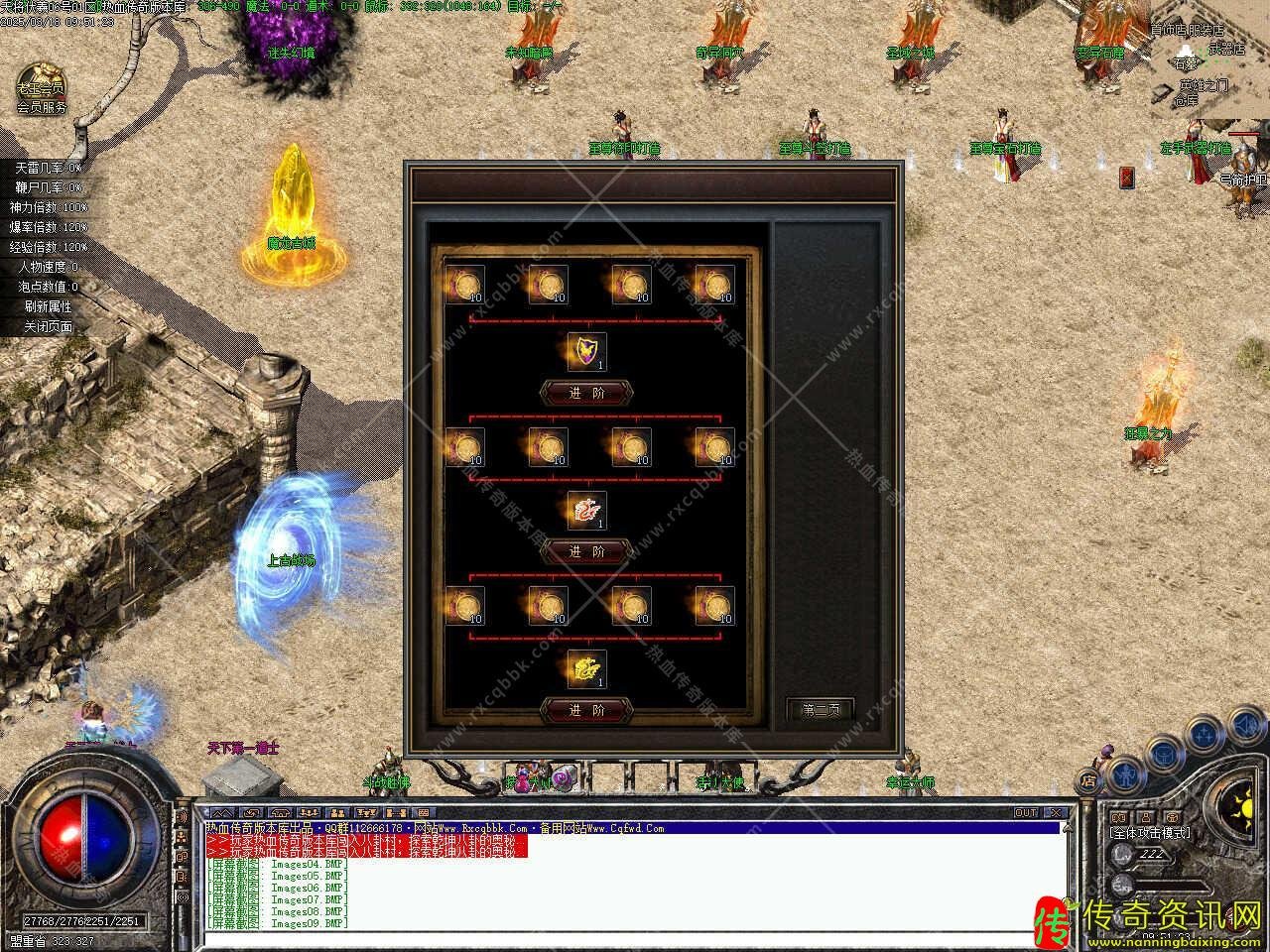This screenshot has width=1270, height=952.
Task: Click 进阶 under the red claw item
Action: click(x=585, y=551)
